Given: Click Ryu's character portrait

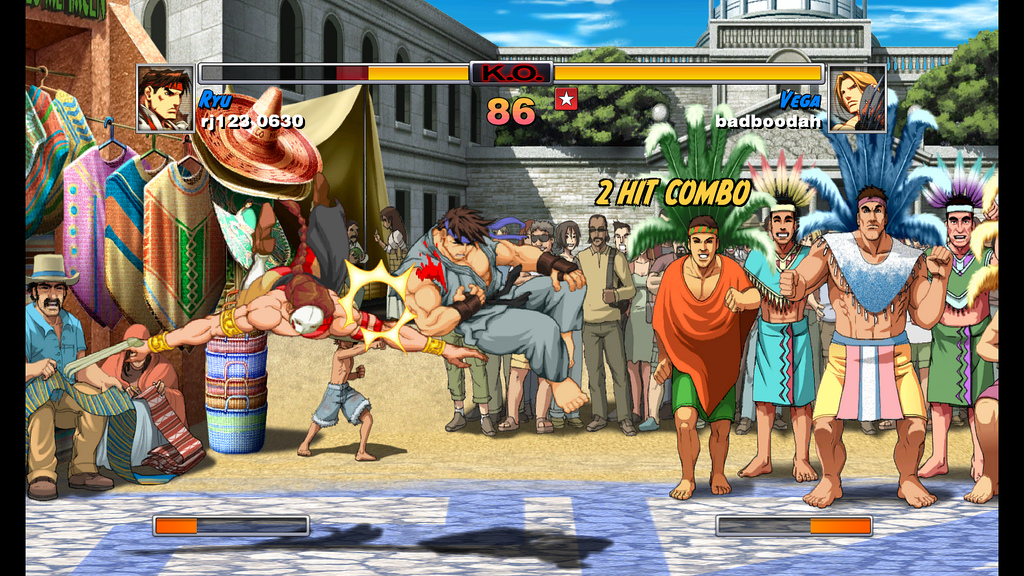Looking at the screenshot, I should (165, 99).
